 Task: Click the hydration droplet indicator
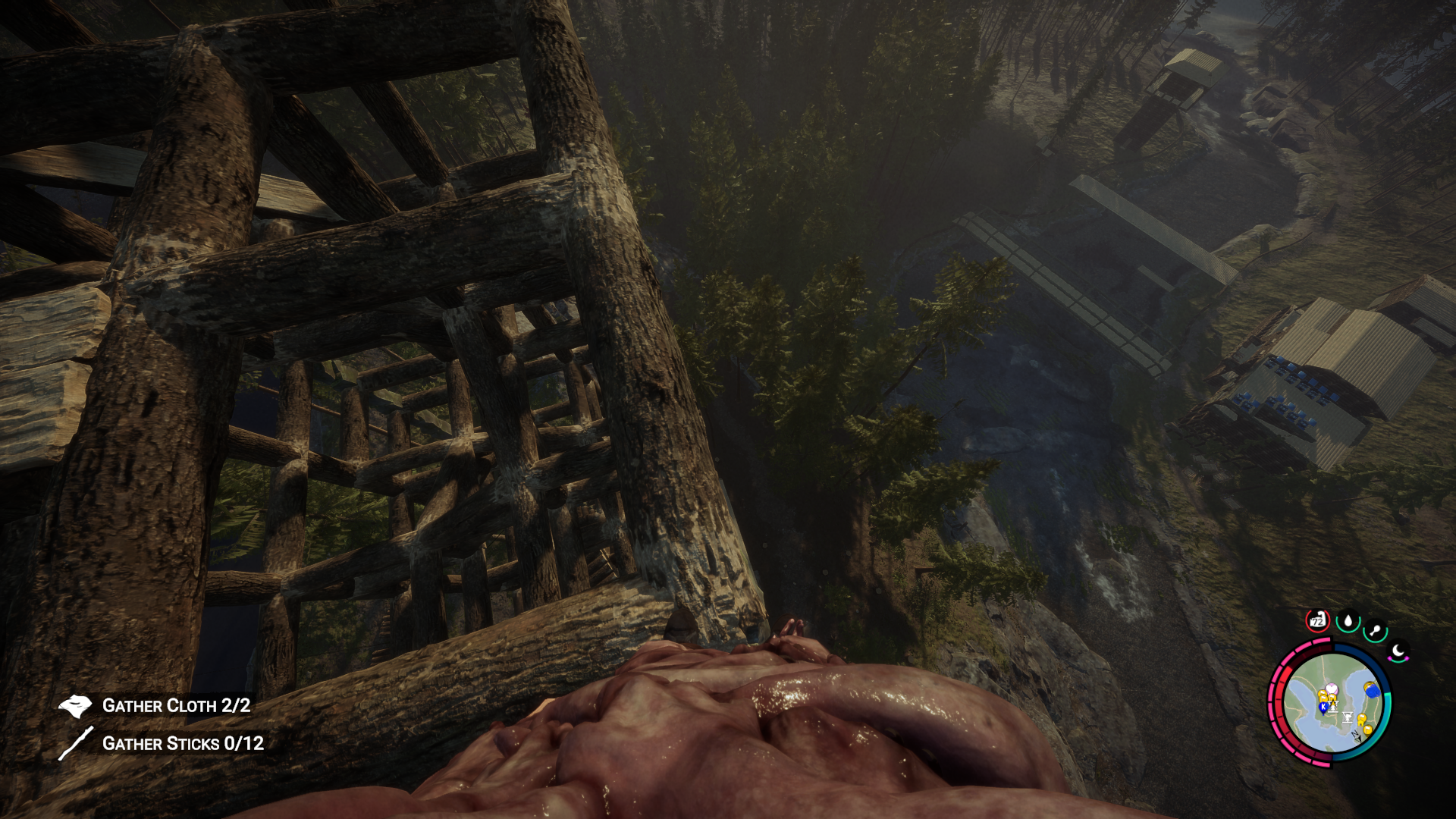click(x=1348, y=620)
